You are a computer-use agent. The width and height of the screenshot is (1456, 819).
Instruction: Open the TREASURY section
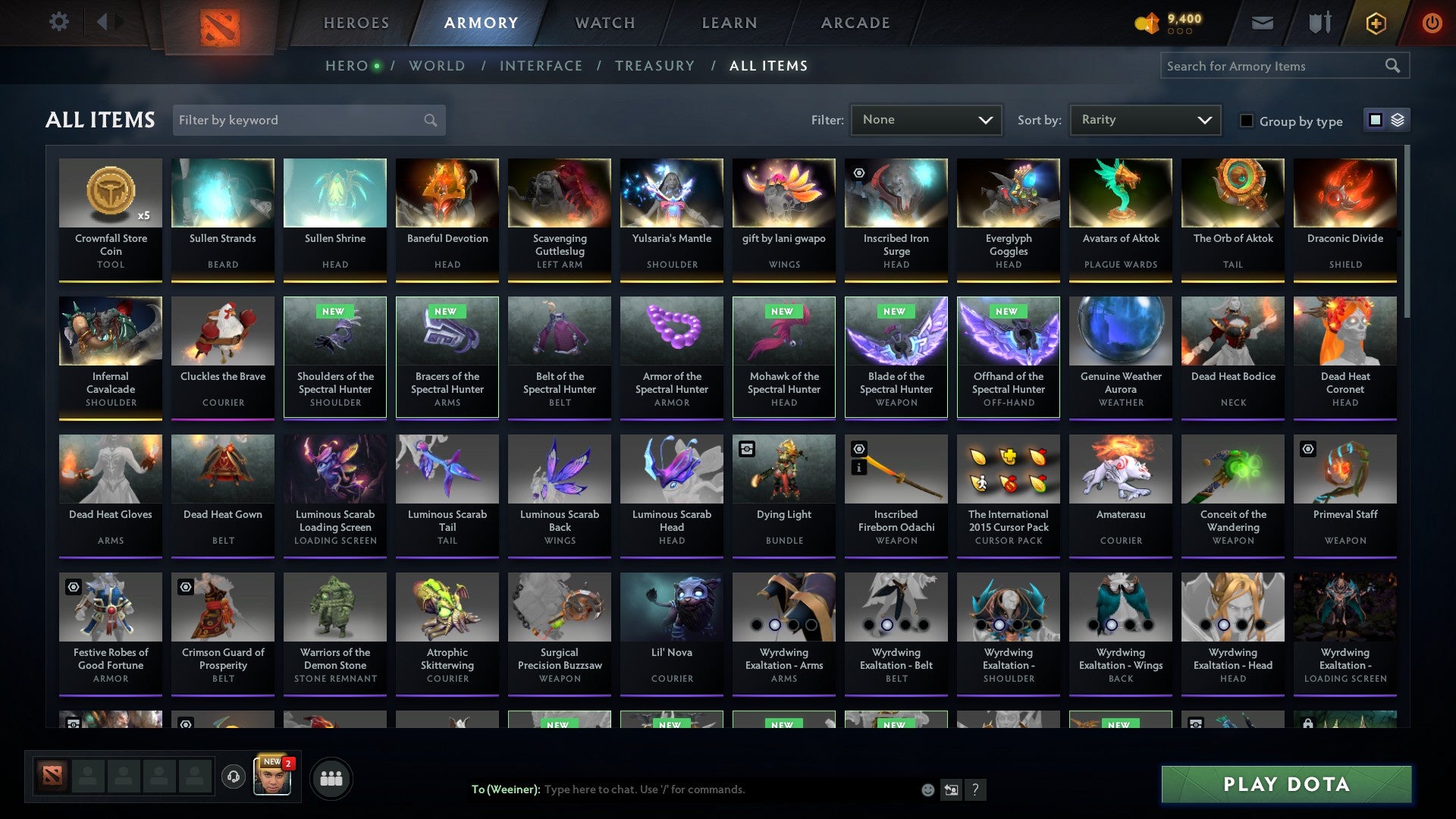pos(655,66)
